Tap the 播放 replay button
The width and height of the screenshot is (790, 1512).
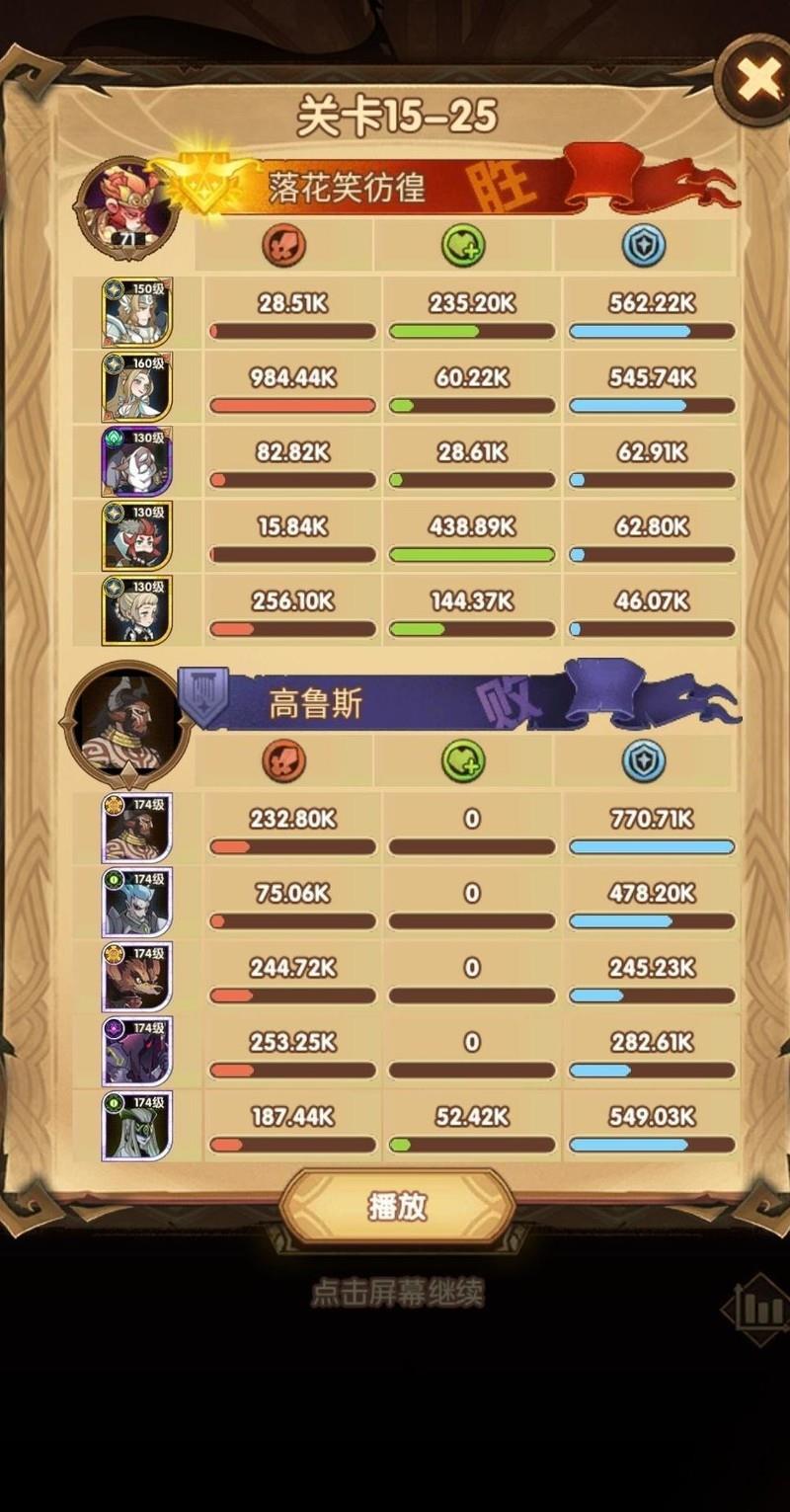[397, 1206]
